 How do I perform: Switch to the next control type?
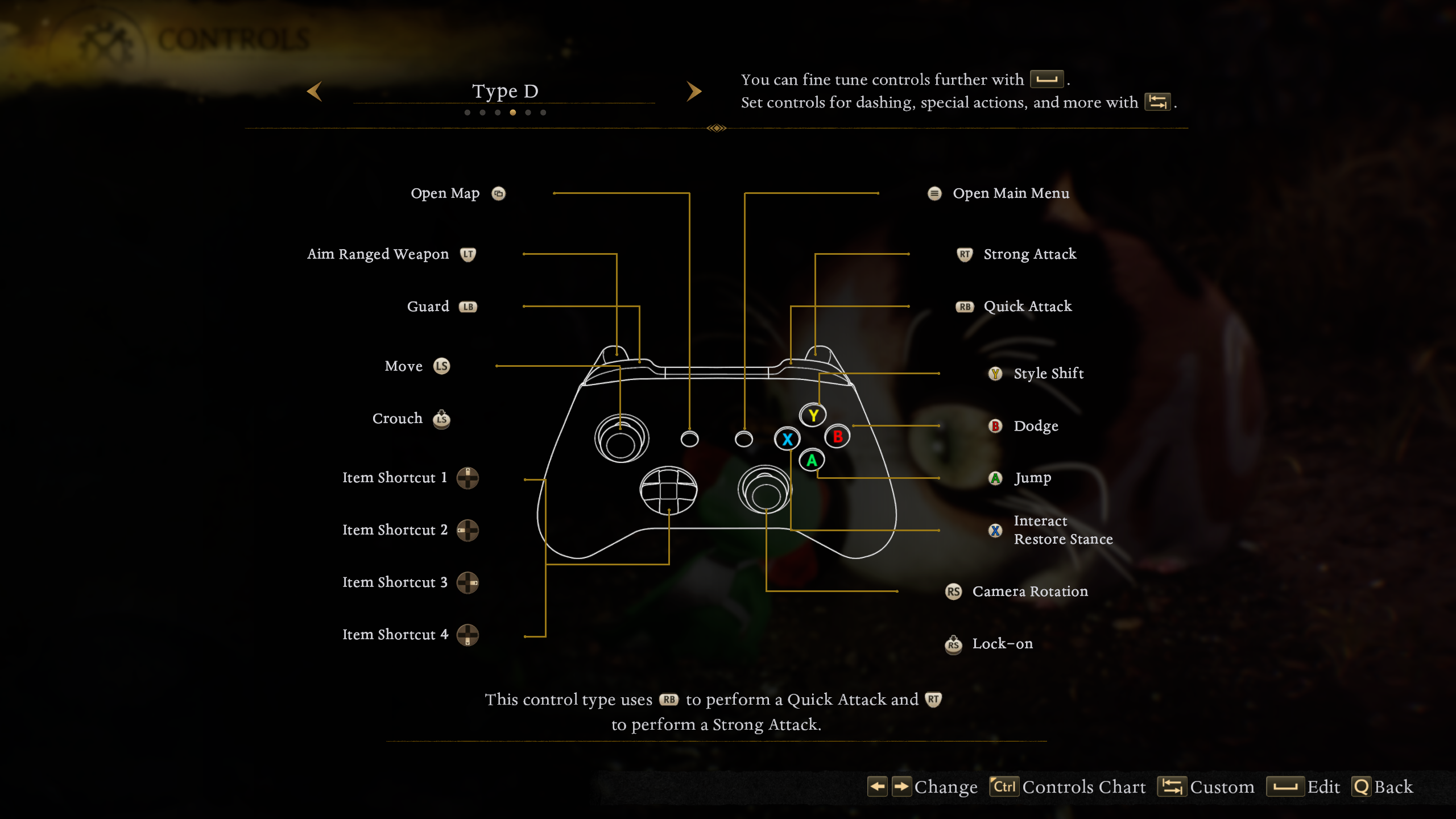pyautogui.click(x=693, y=92)
